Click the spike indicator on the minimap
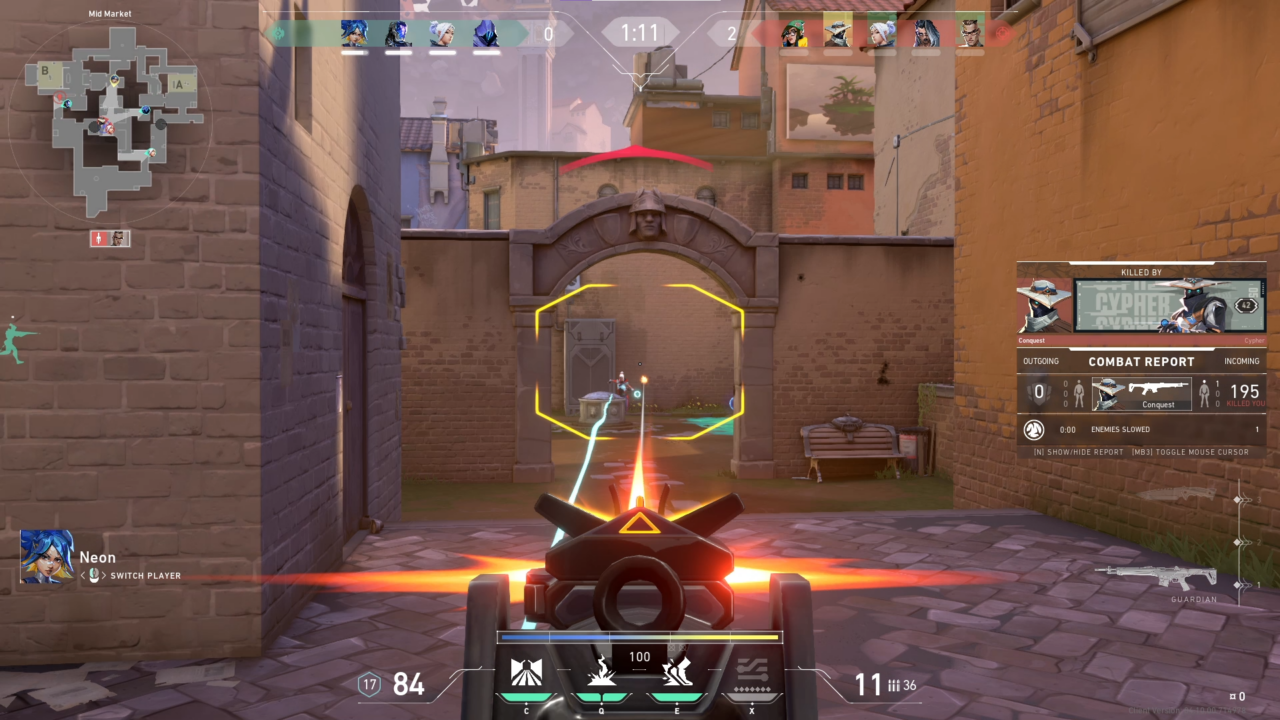 pyautogui.click(x=100, y=238)
